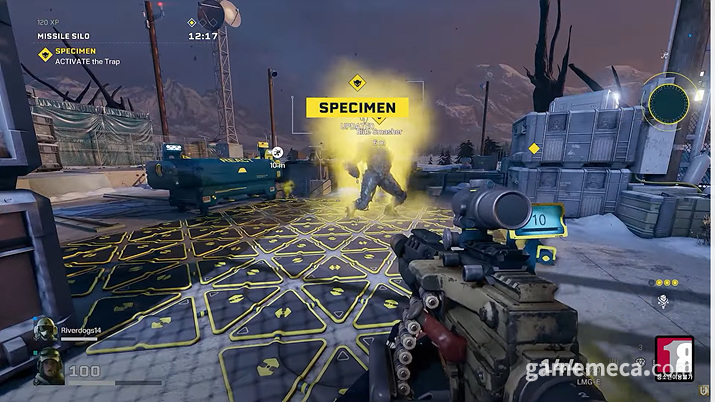Select the yellow SPECIMEN target label

tap(357, 107)
